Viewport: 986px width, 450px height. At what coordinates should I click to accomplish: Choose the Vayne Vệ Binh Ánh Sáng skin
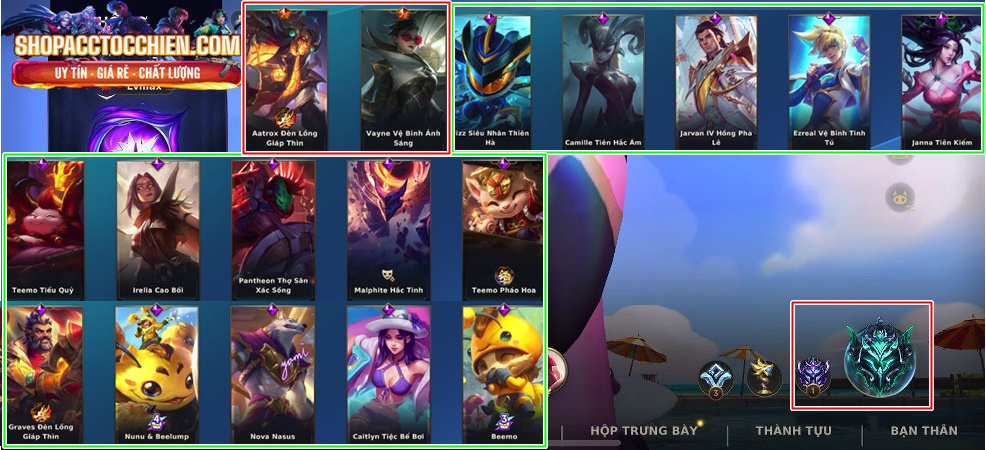(x=402, y=80)
